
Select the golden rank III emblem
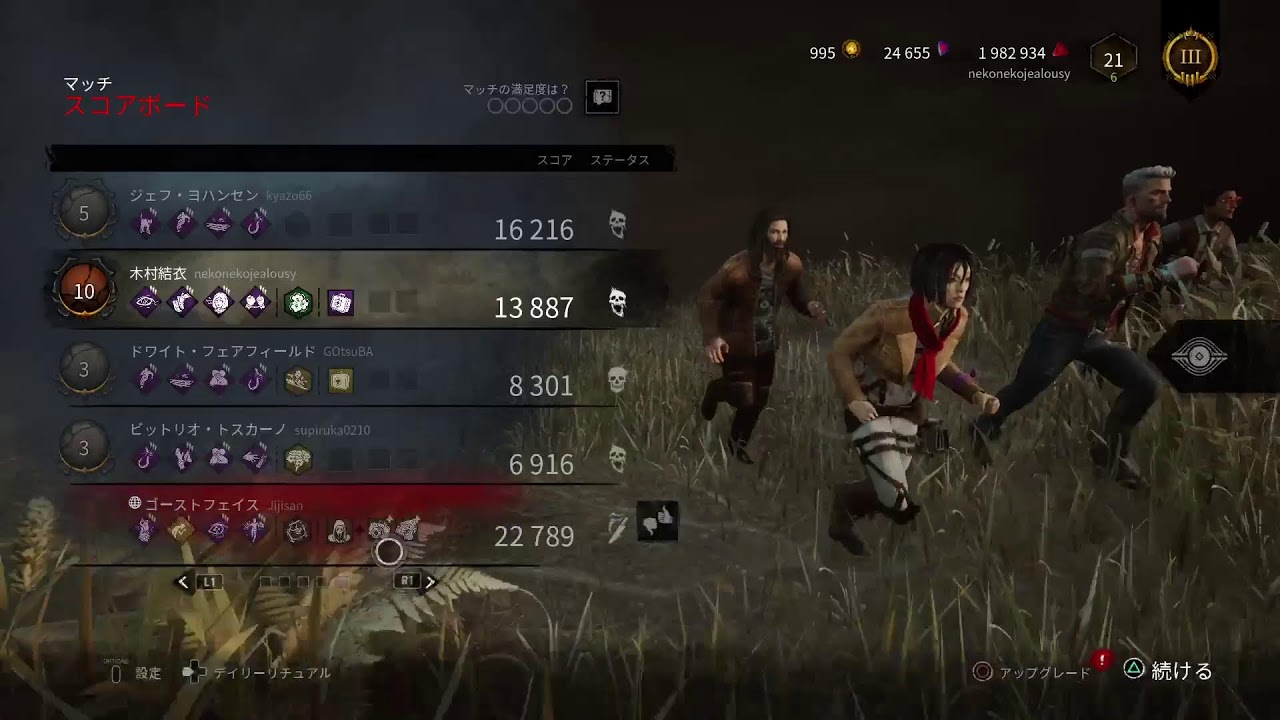(1190, 57)
